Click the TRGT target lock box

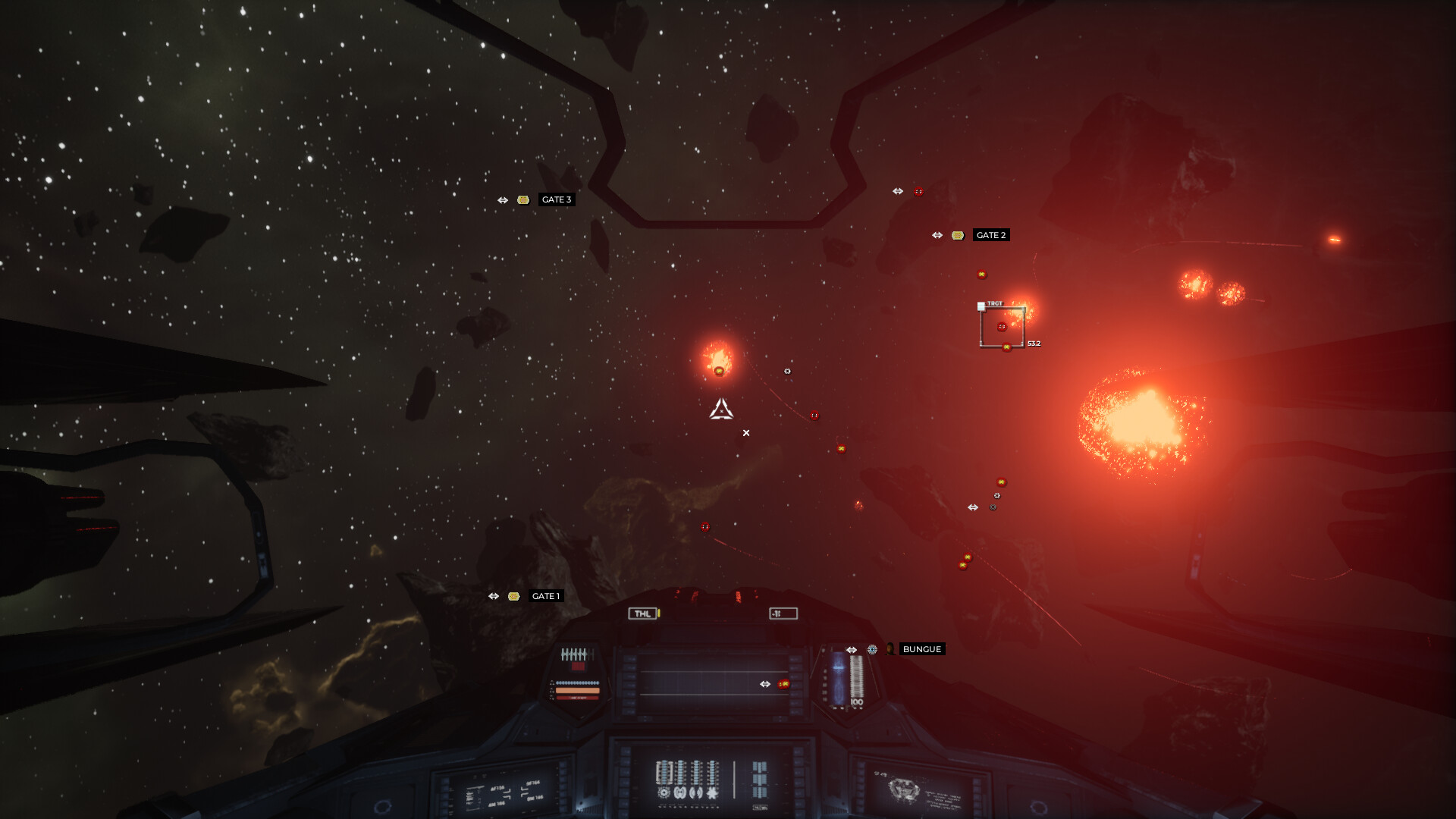(1002, 327)
